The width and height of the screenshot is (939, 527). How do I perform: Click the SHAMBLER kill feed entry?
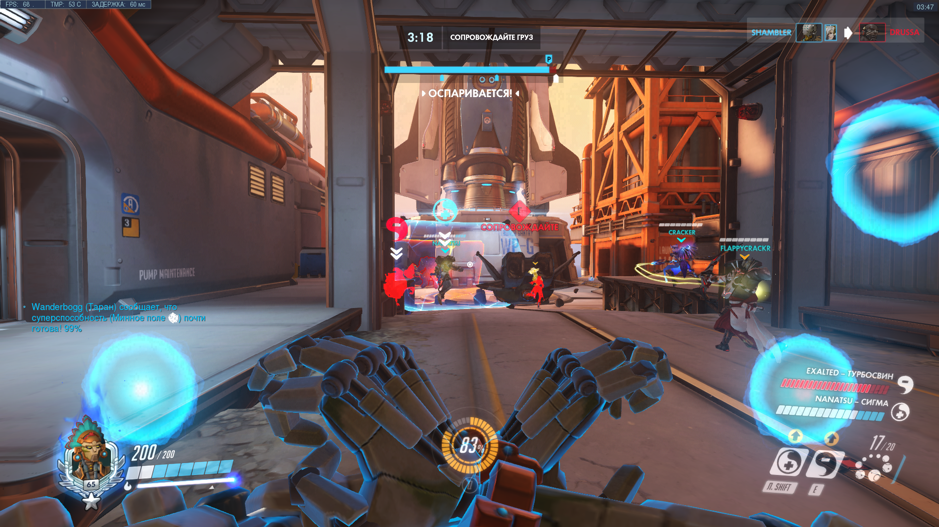[771, 33]
